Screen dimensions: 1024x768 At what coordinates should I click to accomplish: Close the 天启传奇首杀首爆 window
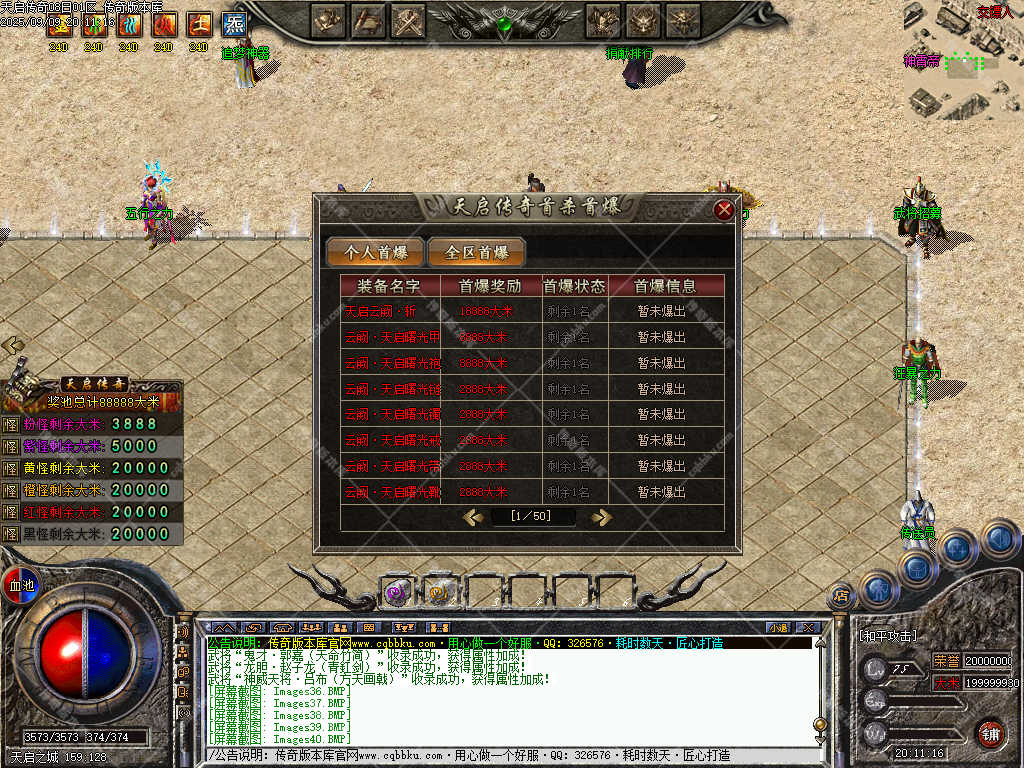[x=724, y=210]
